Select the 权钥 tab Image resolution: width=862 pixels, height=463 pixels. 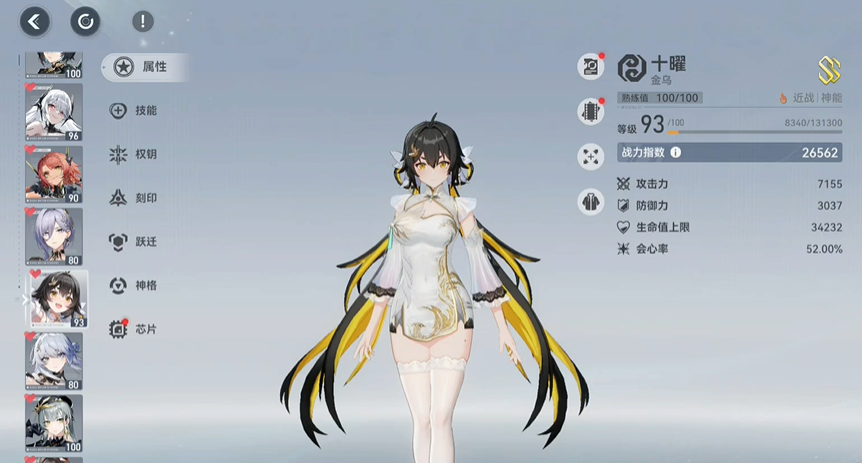click(134, 154)
